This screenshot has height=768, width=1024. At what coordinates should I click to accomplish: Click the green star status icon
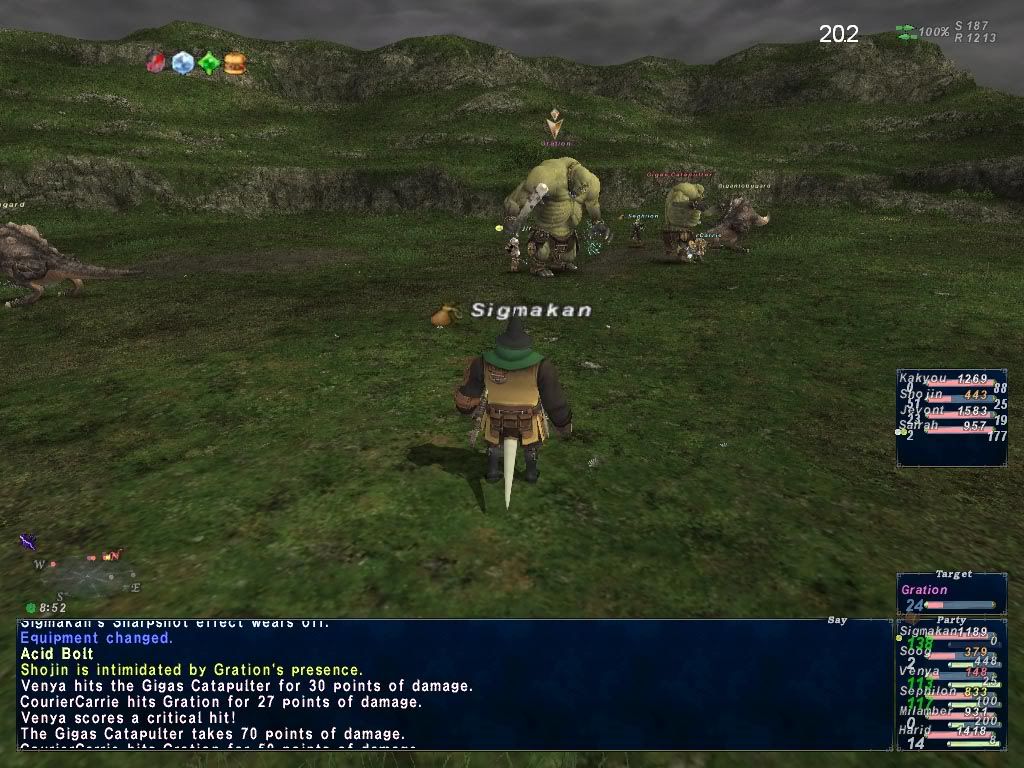point(208,63)
